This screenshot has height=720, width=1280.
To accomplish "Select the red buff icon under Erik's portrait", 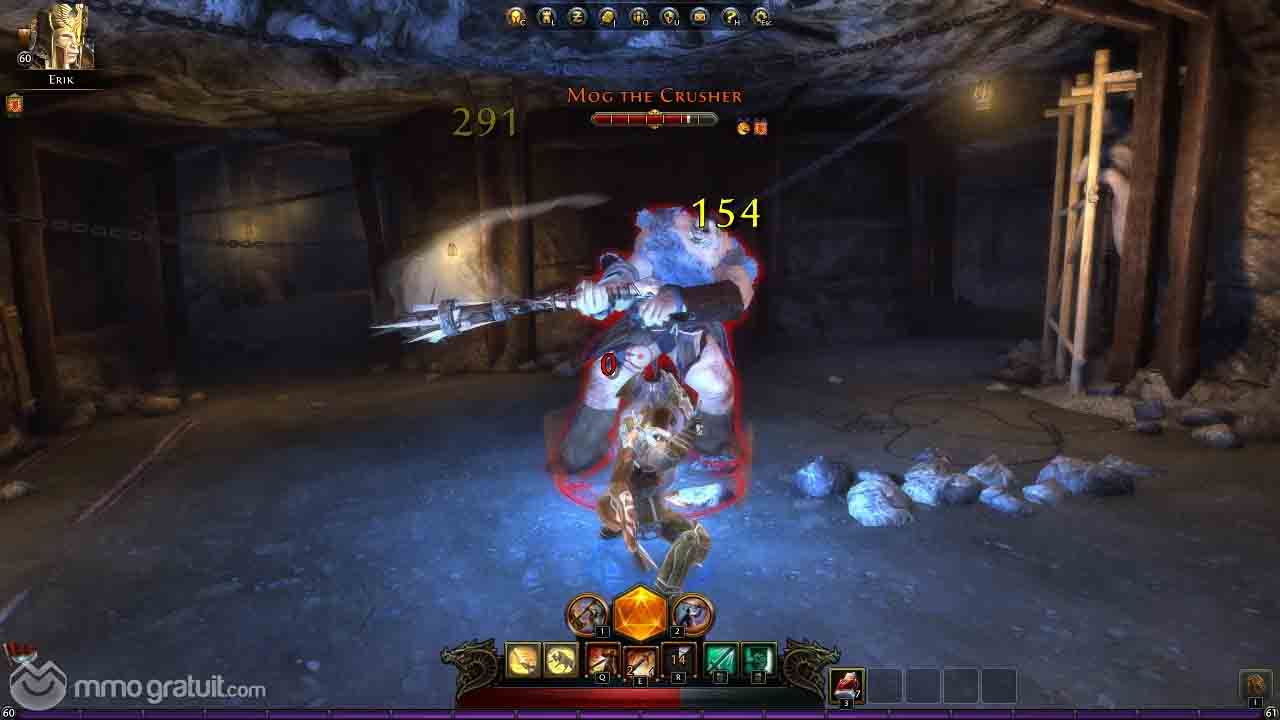I will pyautogui.click(x=14, y=103).
